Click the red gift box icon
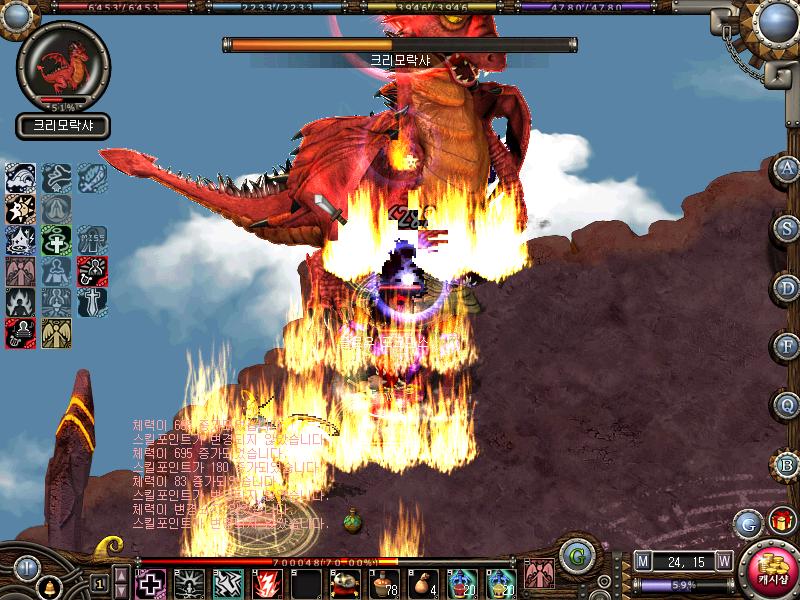 778,521
